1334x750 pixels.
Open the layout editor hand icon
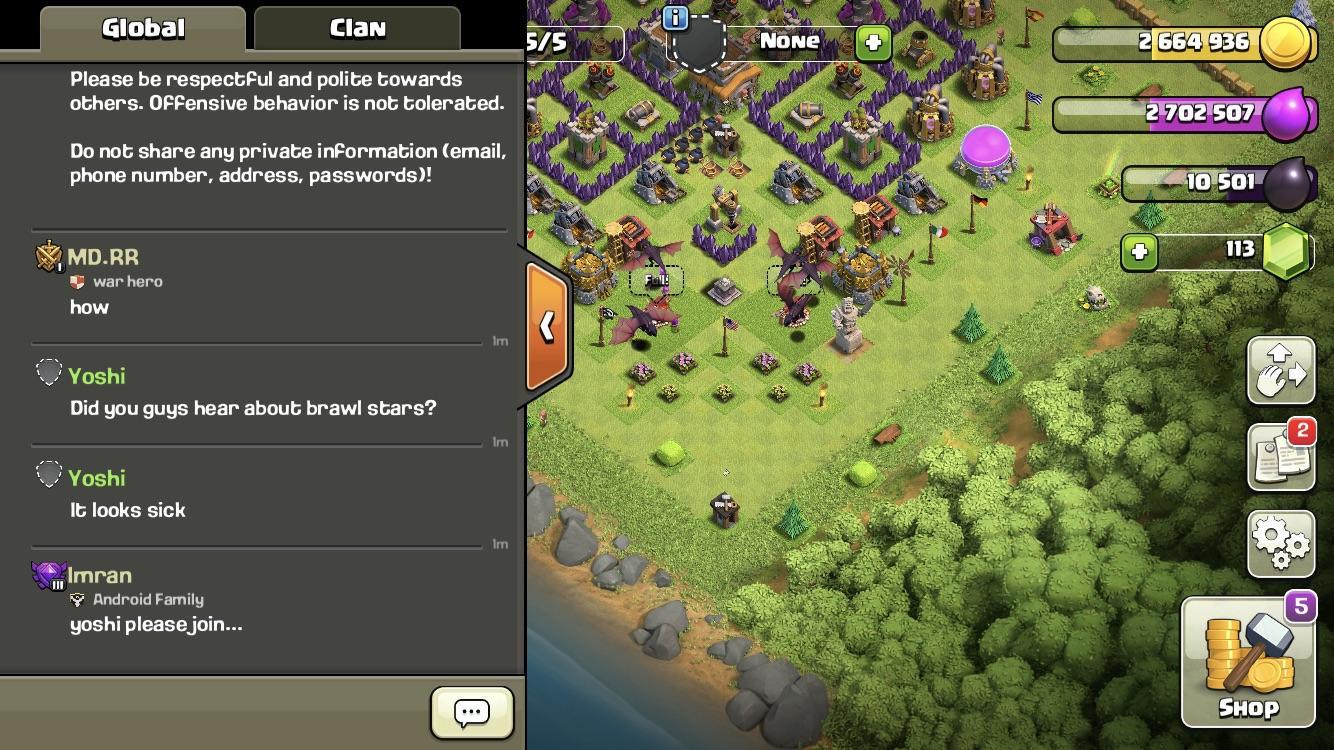(x=1281, y=371)
